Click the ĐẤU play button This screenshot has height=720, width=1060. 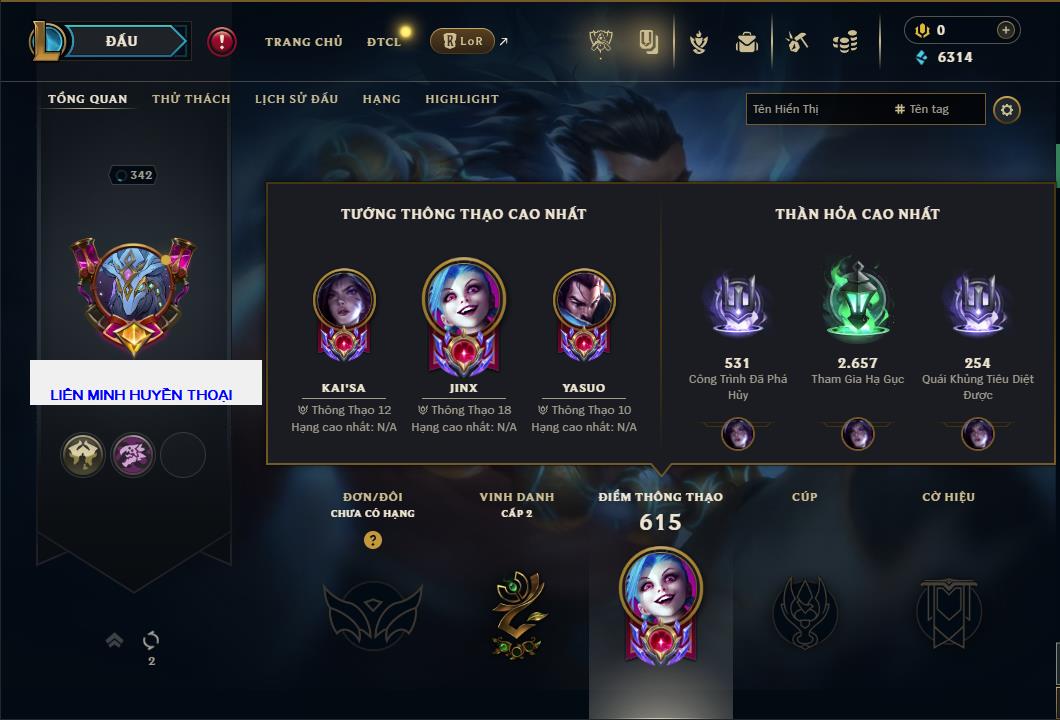click(x=122, y=41)
